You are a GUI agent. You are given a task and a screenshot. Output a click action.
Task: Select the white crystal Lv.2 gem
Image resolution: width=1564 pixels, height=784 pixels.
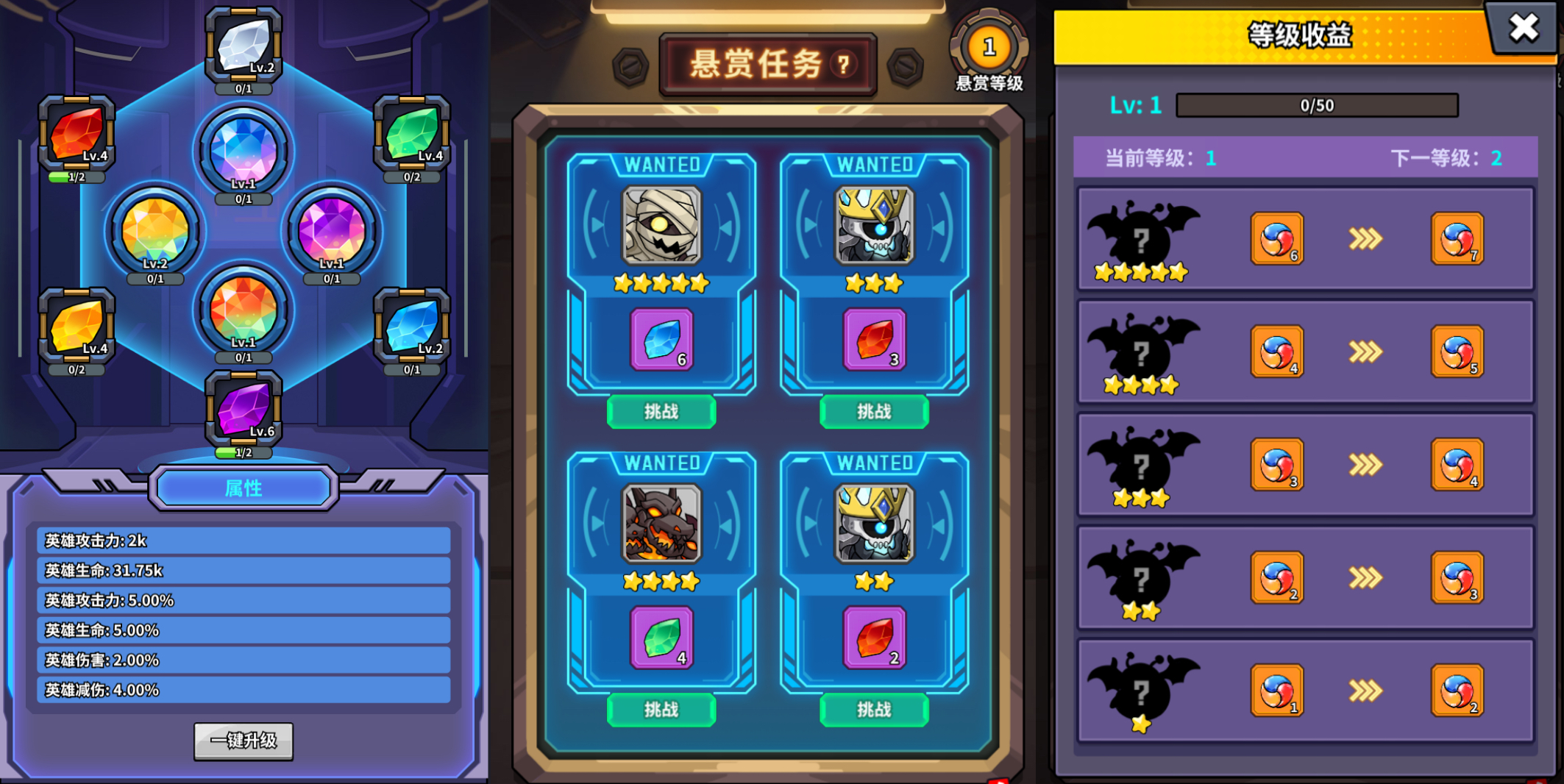(243, 44)
